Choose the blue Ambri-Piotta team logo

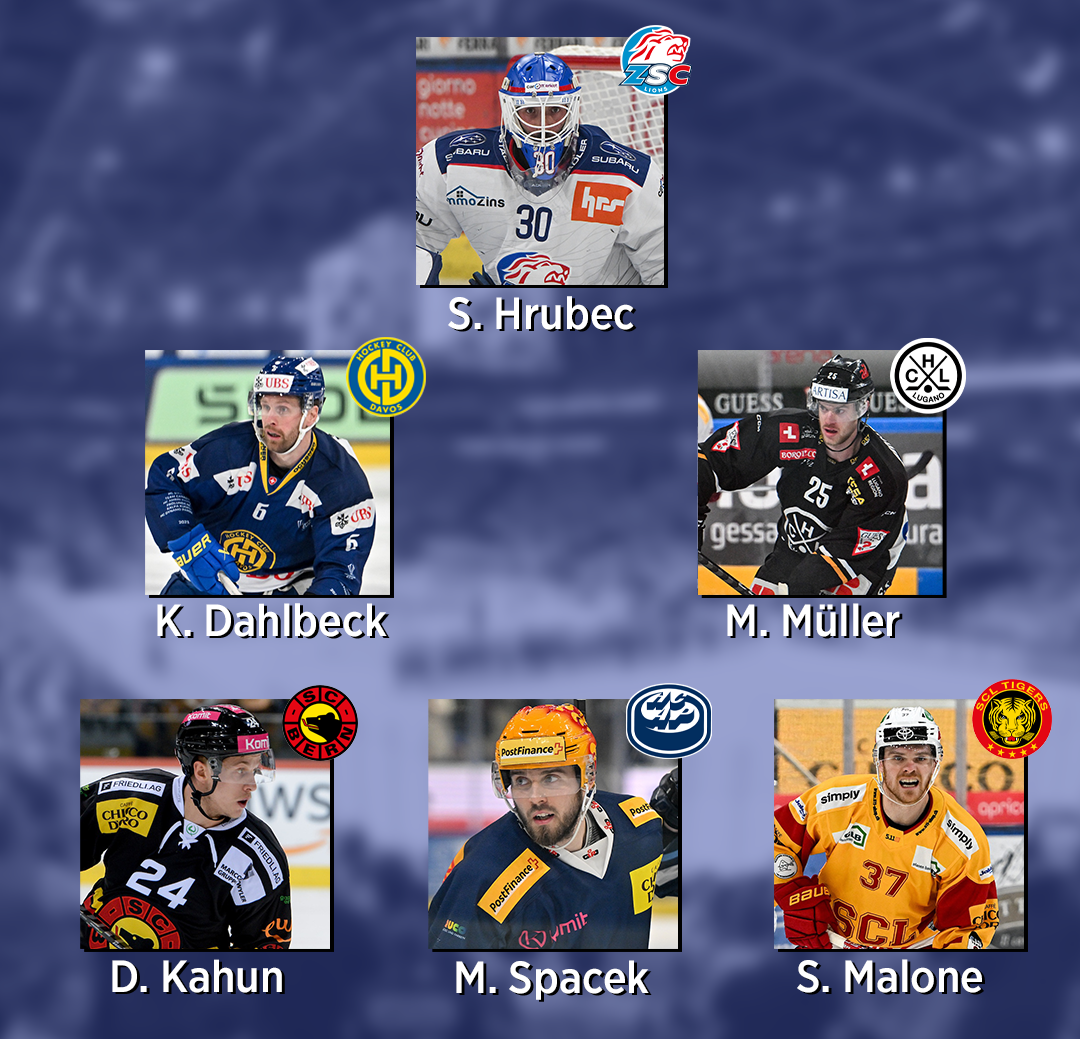pyautogui.click(x=668, y=720)
